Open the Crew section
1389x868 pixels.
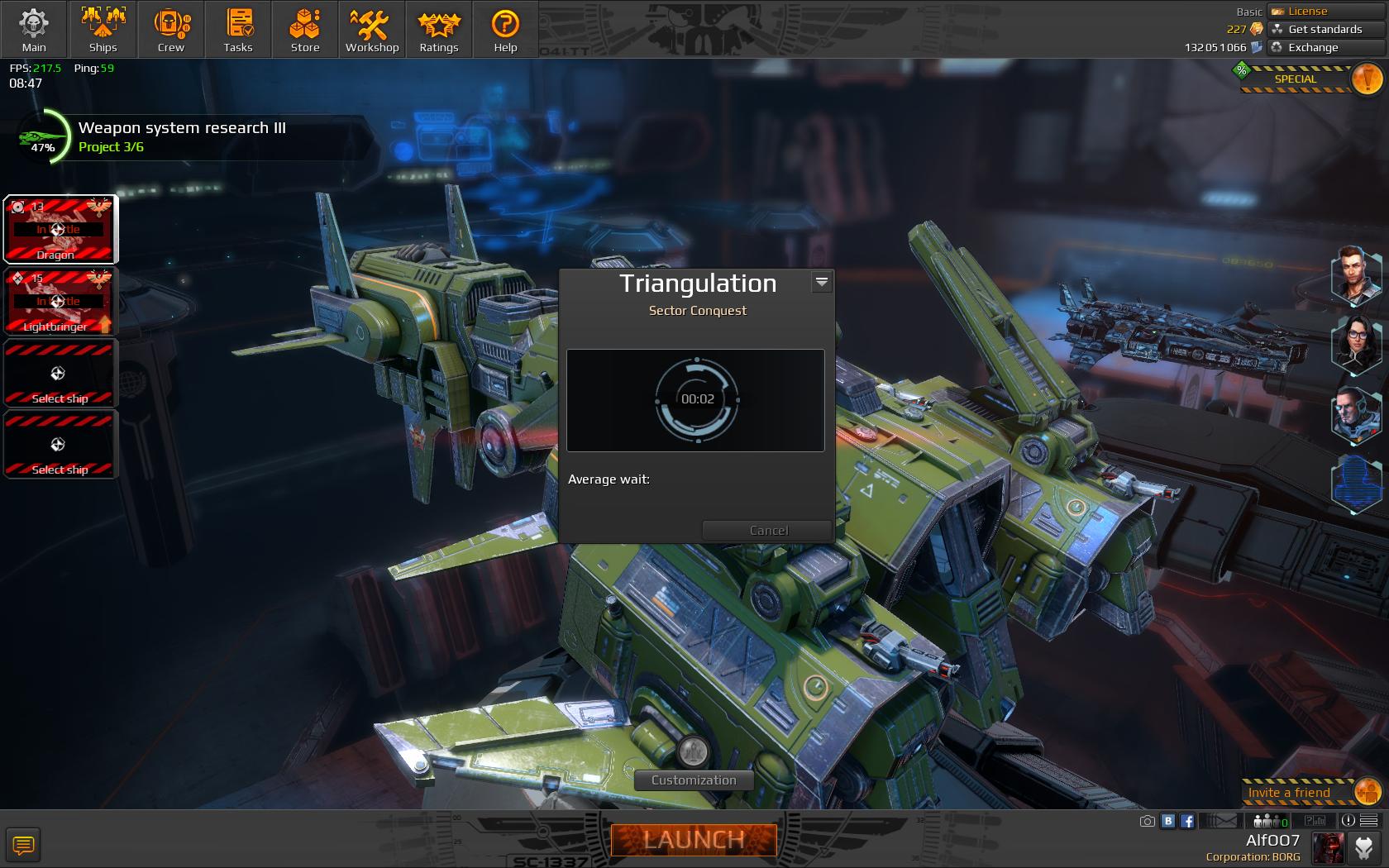point(171,30)
